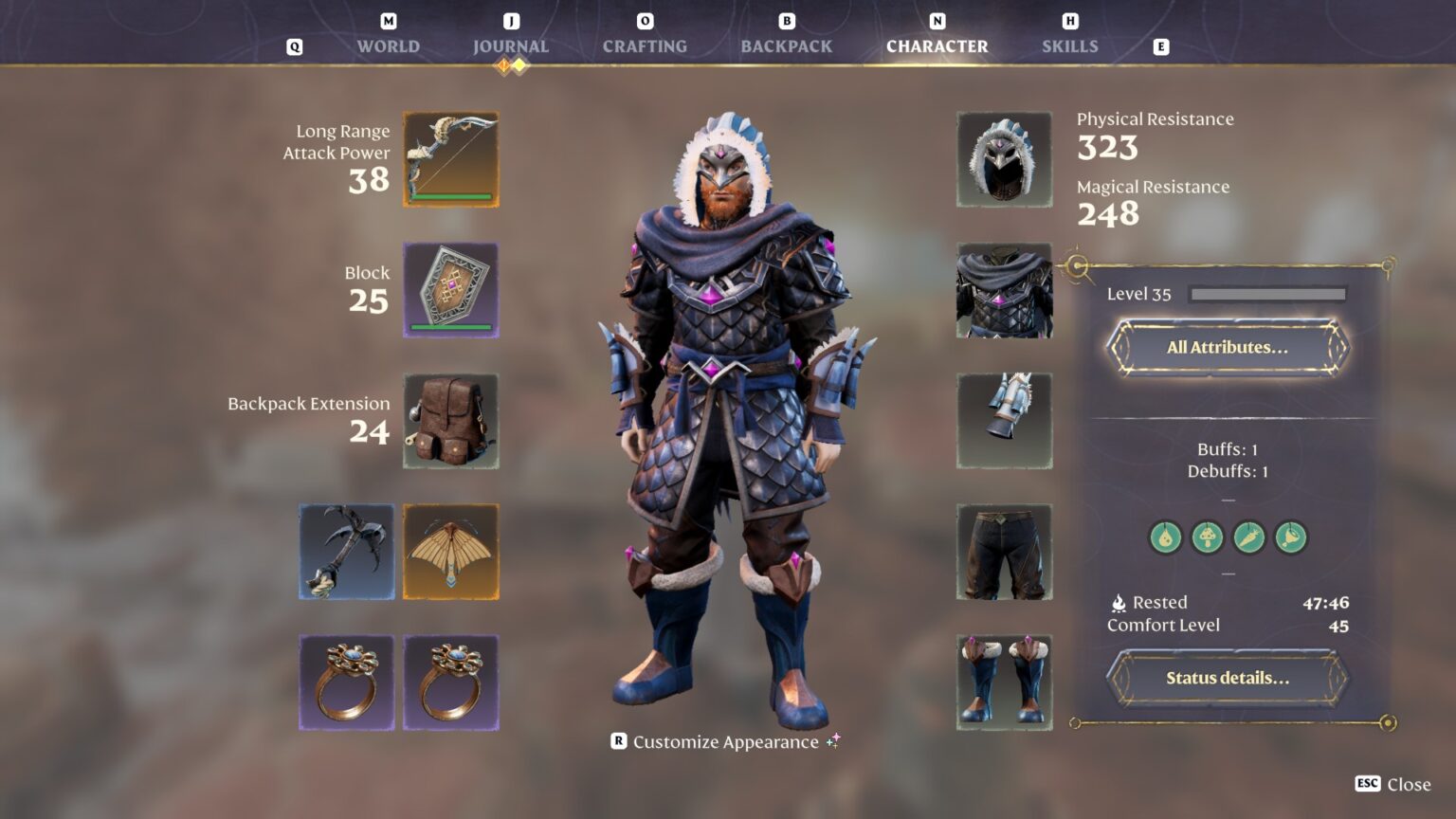The width and height of the screenshot is (1456, 819).
Task: Click the Level 35 experience progress bar
Action: pos(1266,294)
